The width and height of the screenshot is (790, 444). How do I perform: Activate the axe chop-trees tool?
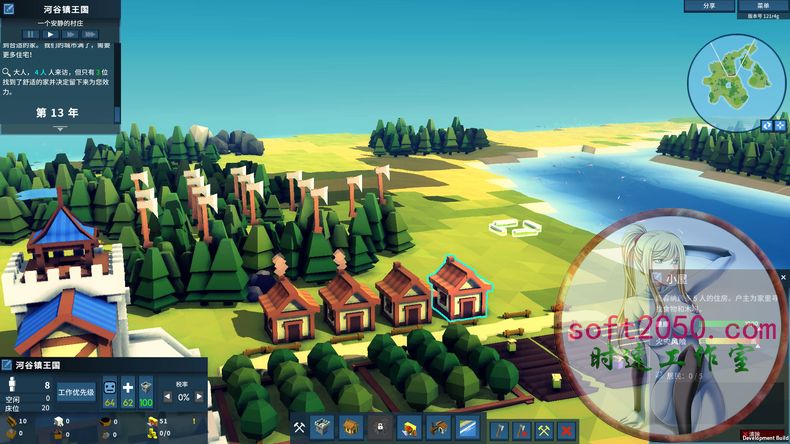498,429
